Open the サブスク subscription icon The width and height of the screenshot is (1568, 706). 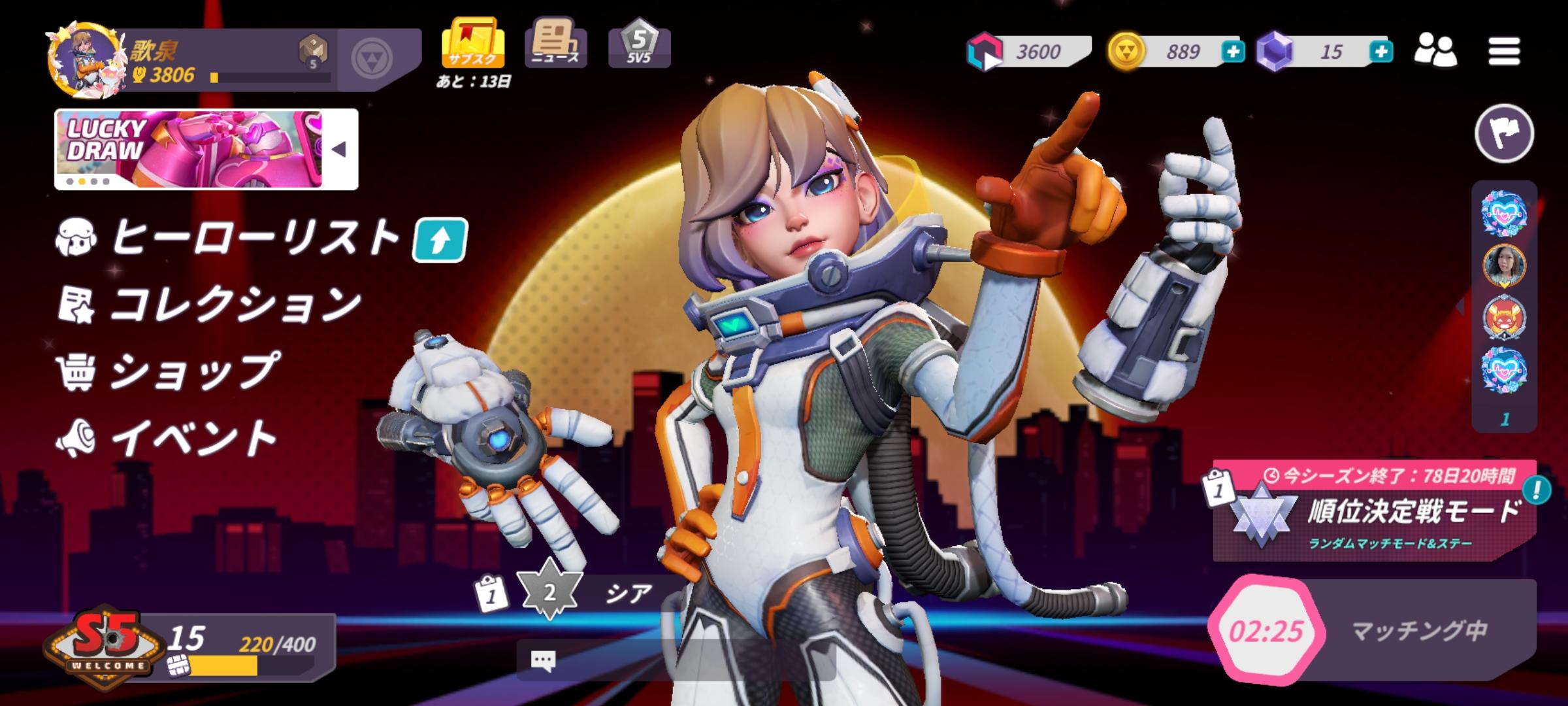(x=472, y=44)
